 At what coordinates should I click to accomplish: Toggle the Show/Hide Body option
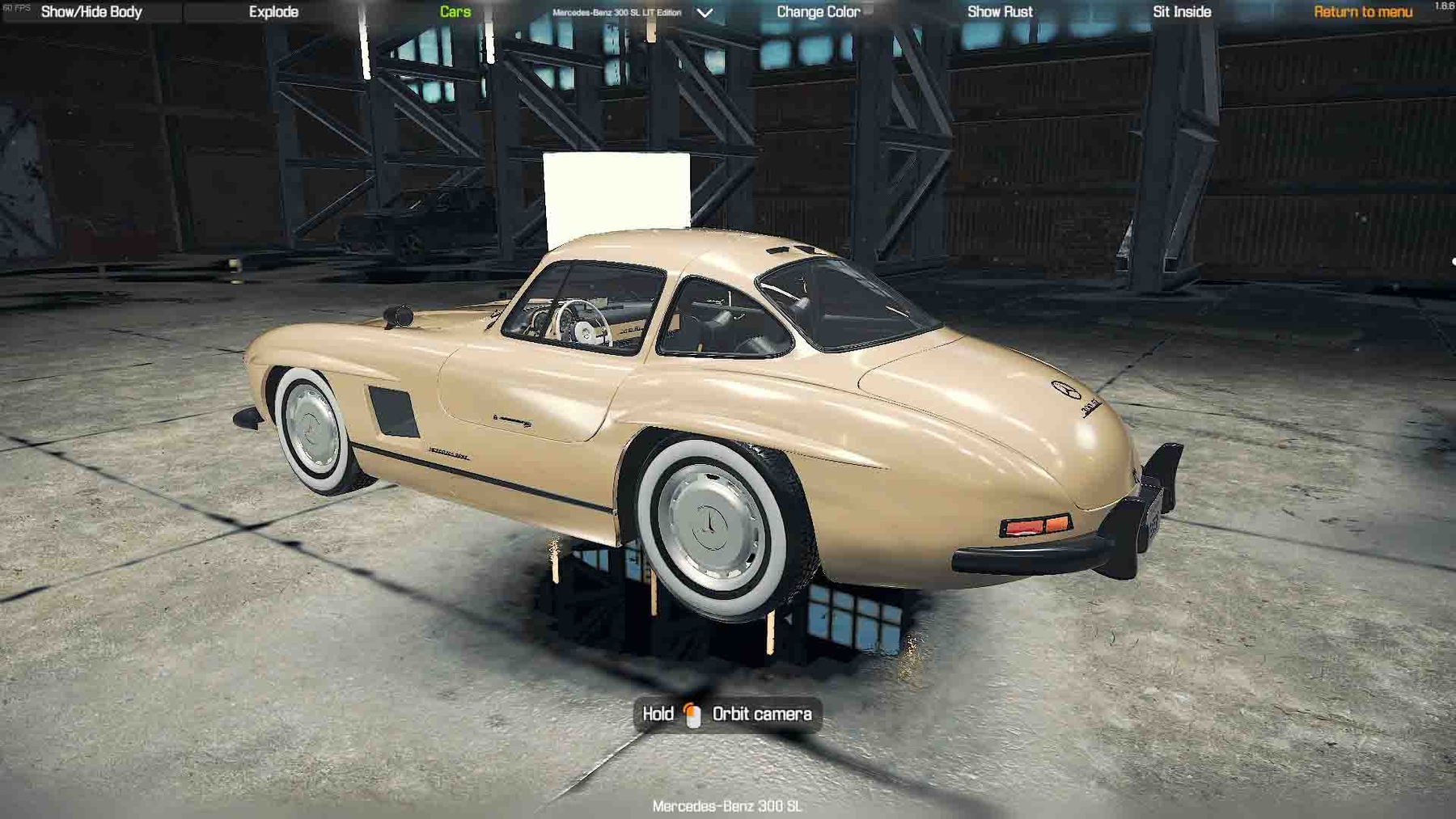pos(91,12)
